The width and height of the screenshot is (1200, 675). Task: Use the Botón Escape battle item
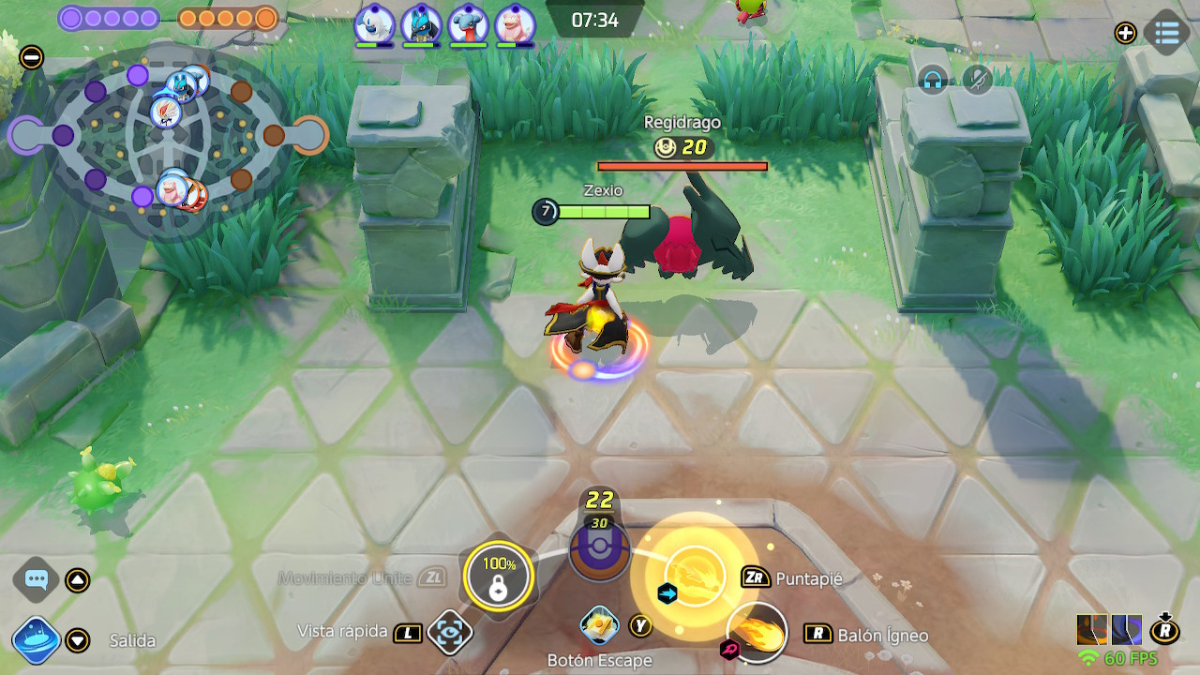point(598,626)
